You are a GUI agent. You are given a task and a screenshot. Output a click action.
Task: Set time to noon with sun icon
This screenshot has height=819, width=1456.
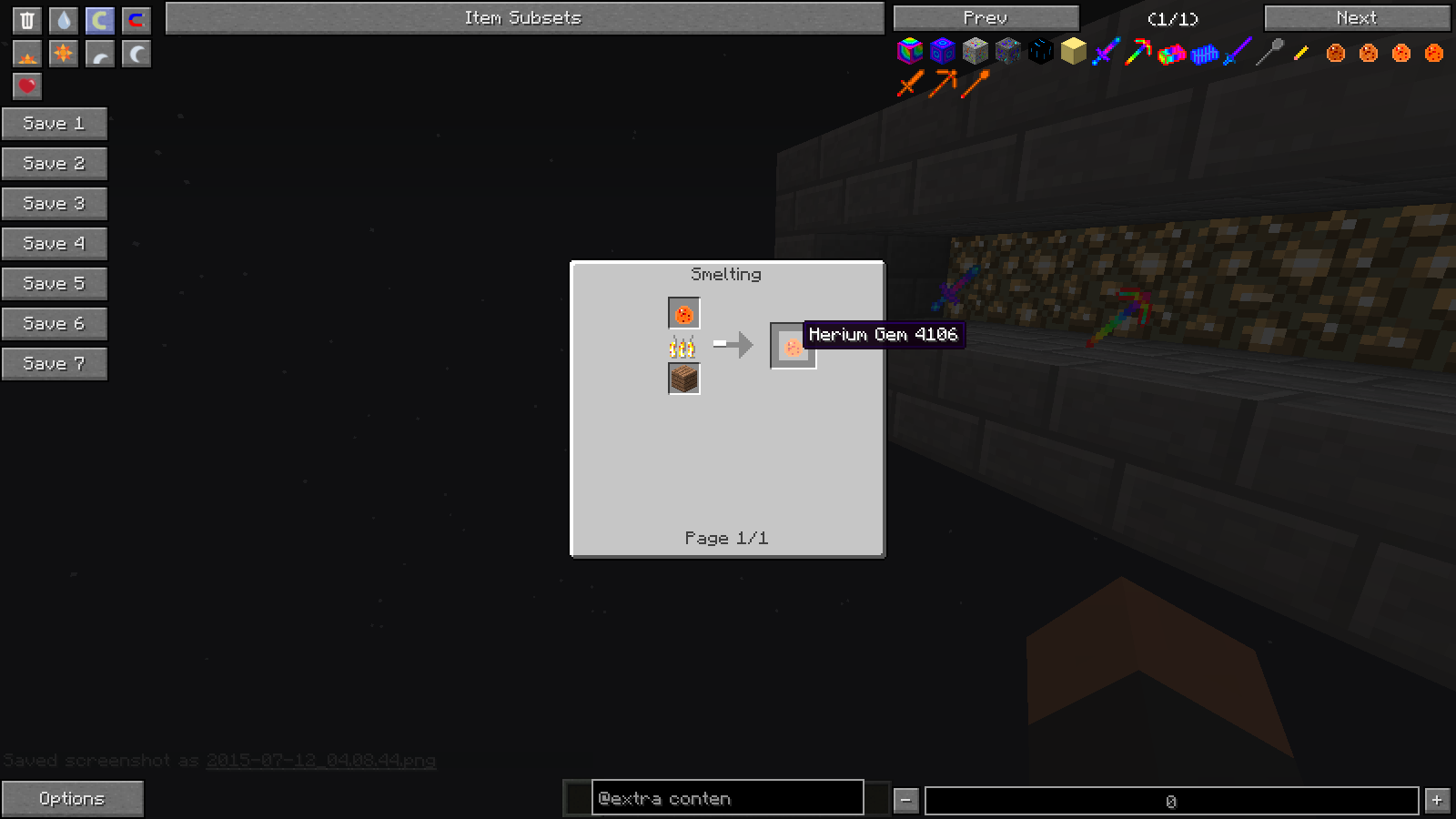[63, 54]
